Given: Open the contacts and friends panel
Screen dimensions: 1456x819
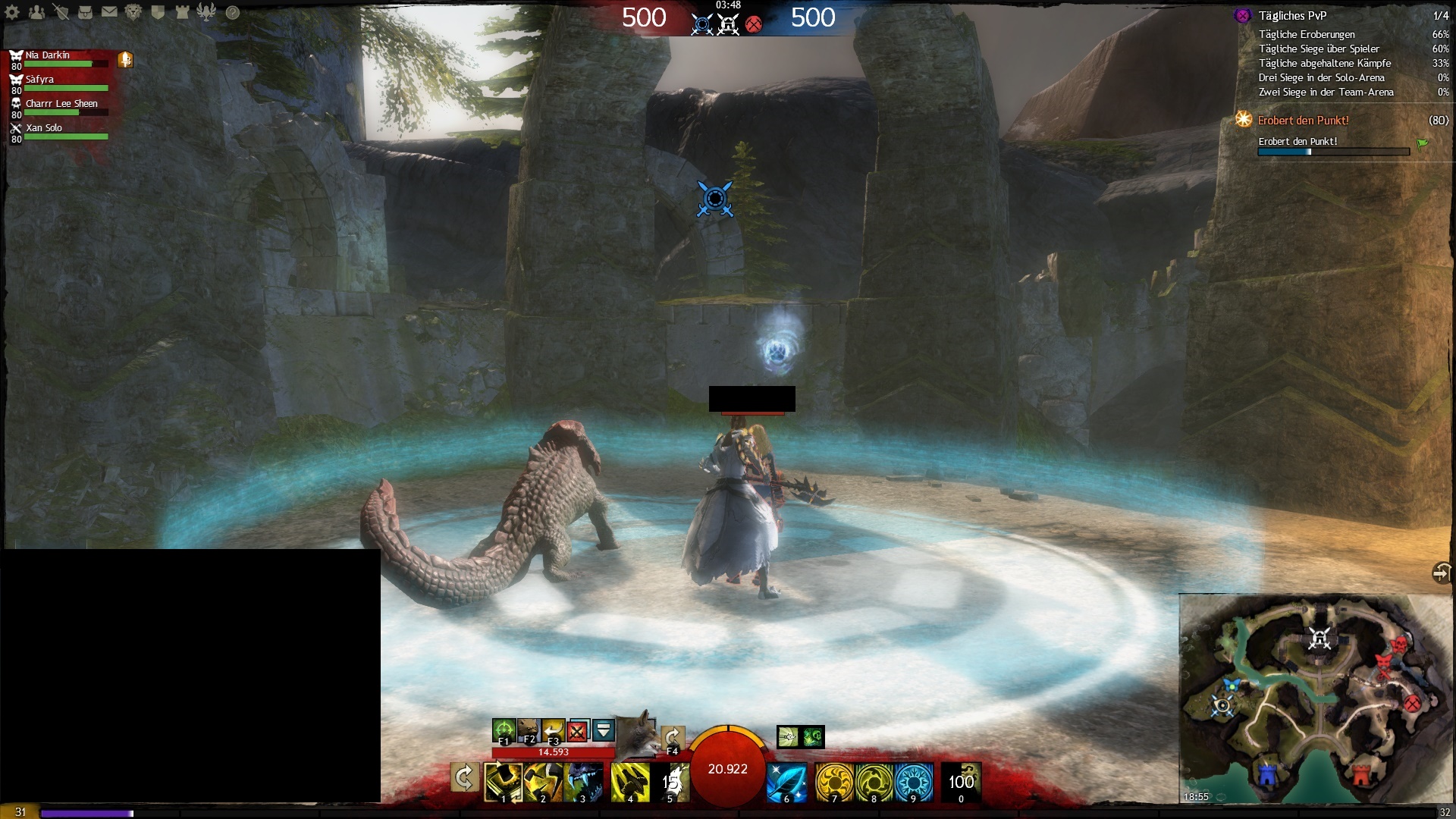Looking at the screenshot, I should 36,12.
